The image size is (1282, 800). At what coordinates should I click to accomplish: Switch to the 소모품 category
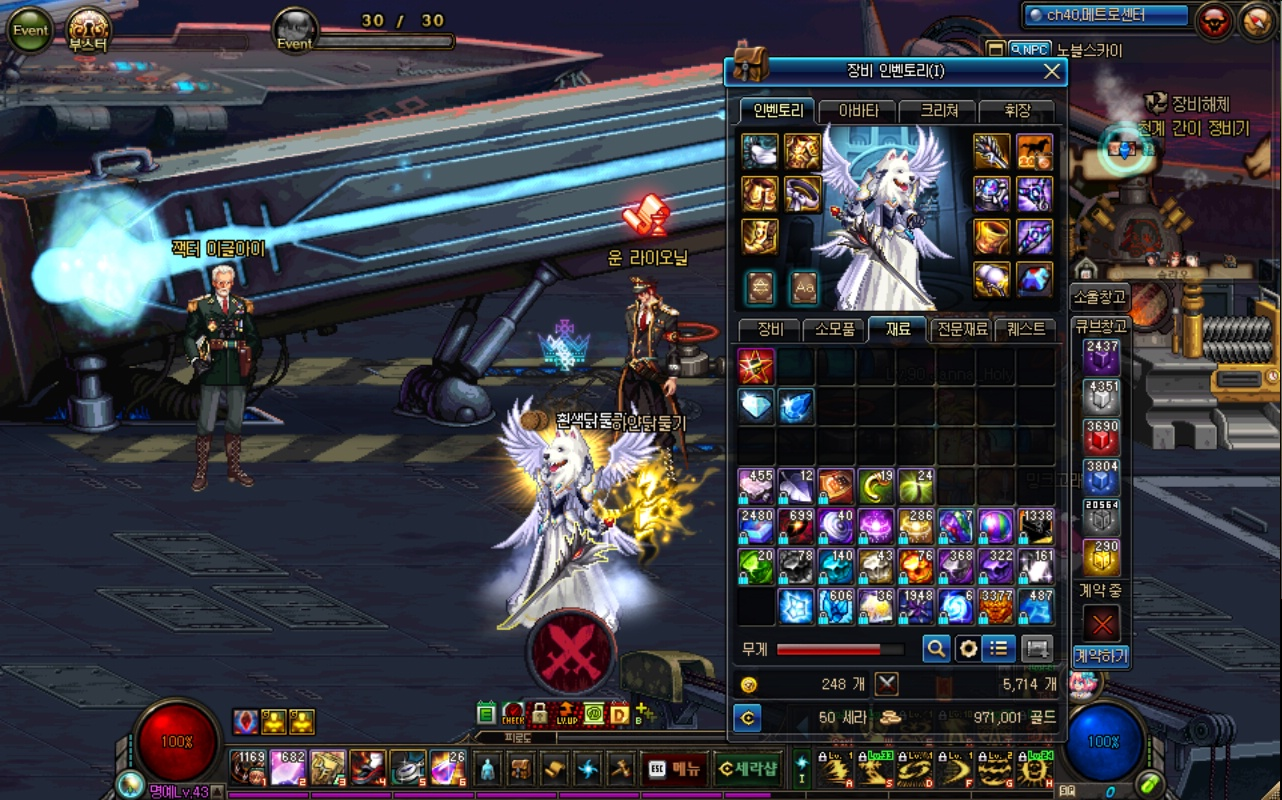833,329
